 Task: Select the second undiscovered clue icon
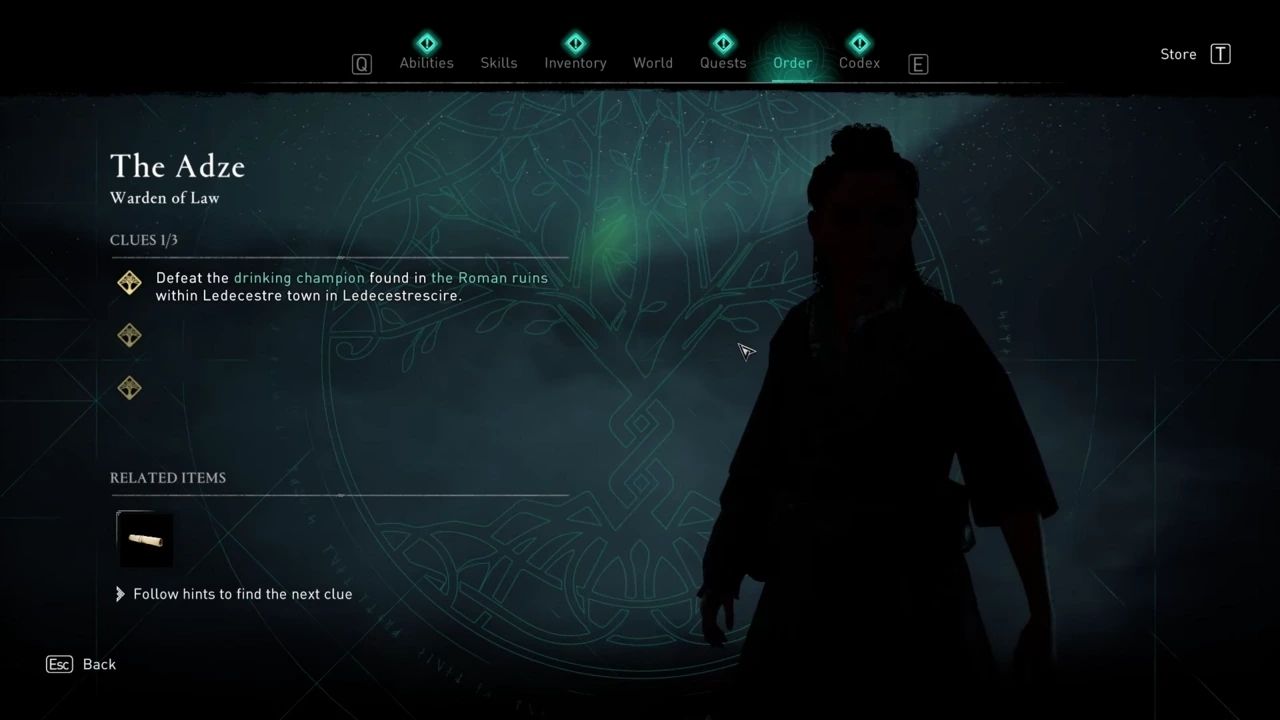pyautogui.click(x=129, y=335)
